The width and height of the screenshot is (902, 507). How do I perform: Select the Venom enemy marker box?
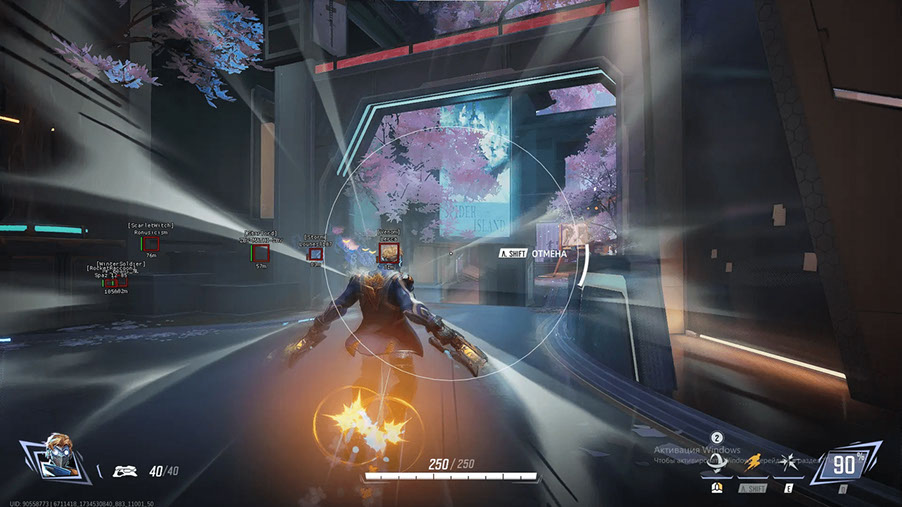point(390,252)
